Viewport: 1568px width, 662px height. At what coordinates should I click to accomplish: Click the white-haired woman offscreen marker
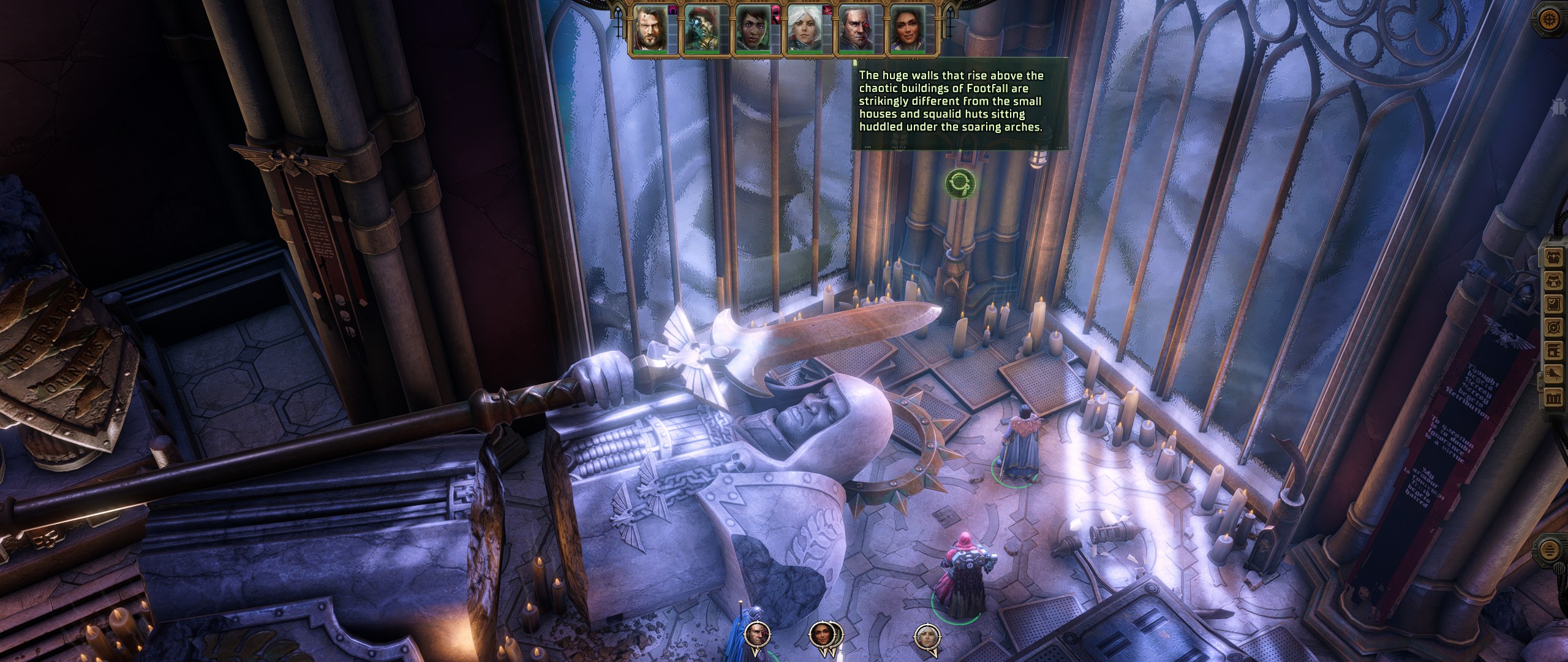coord(926,637)
